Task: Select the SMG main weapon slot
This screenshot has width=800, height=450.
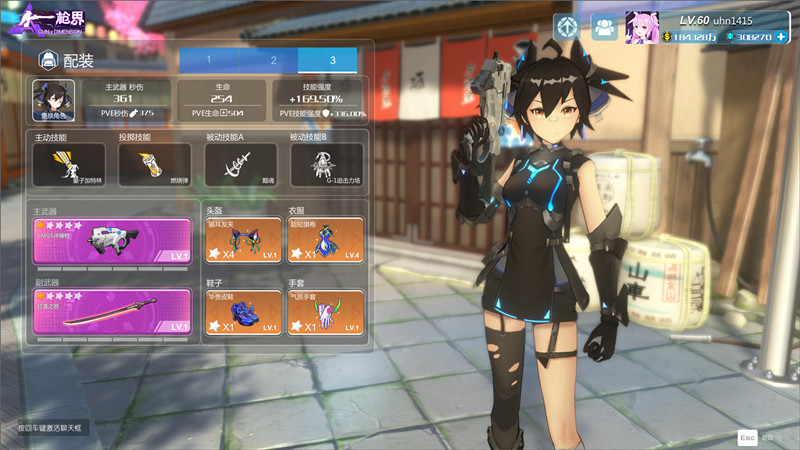Action: [112, 241]
